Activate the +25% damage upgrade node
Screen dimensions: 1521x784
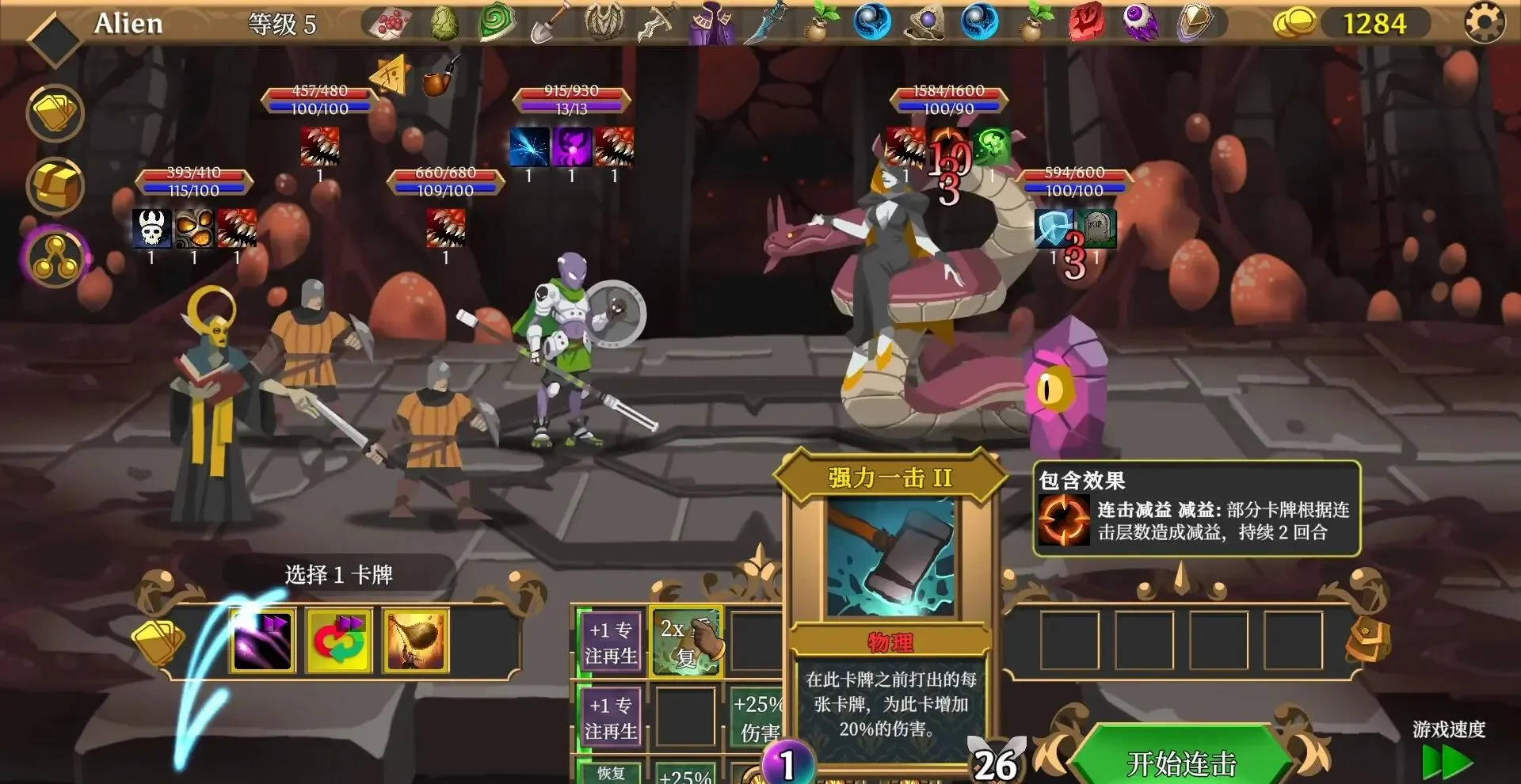759,717
